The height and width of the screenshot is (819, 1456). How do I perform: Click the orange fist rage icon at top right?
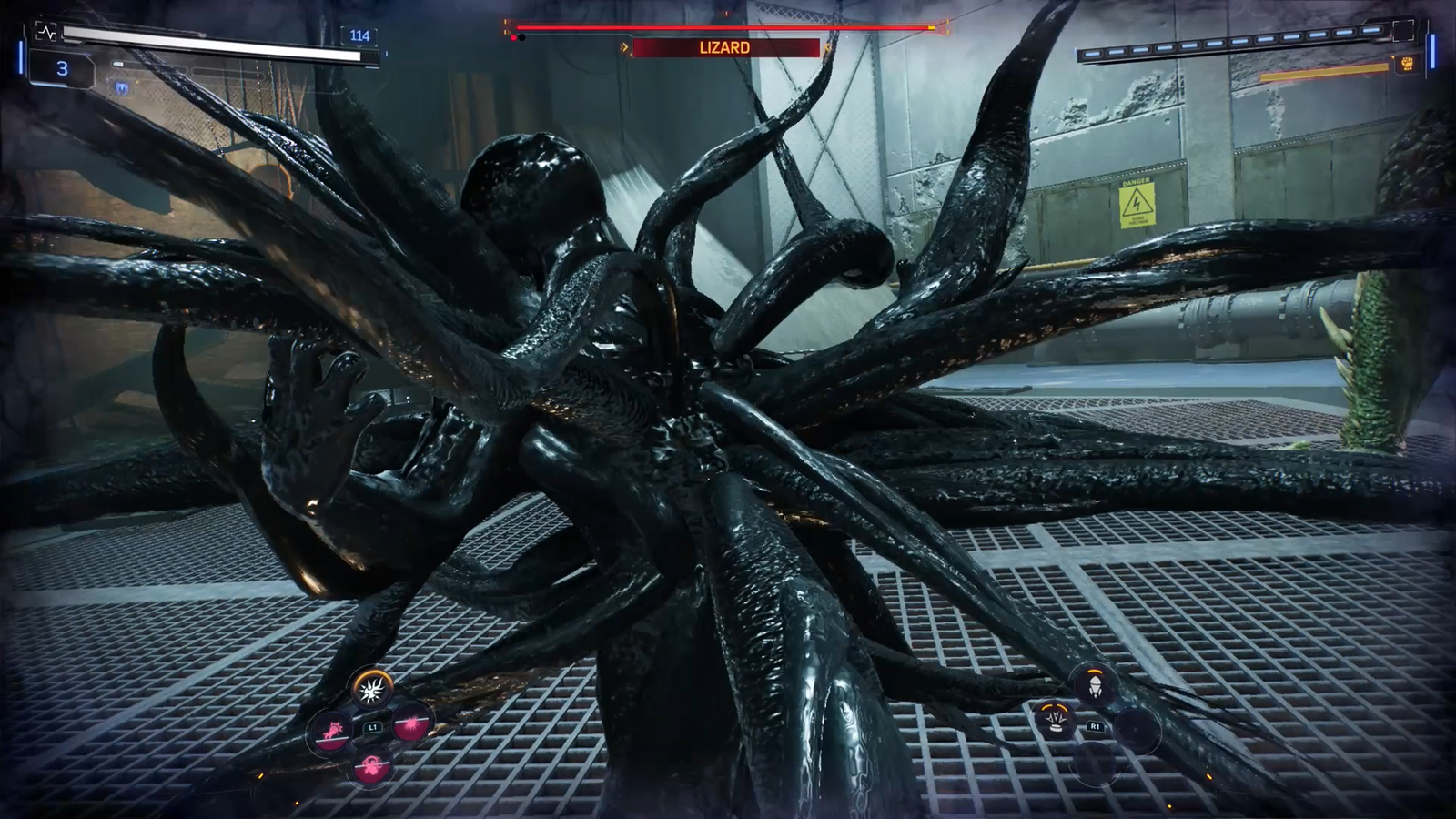pos(1408,63)
